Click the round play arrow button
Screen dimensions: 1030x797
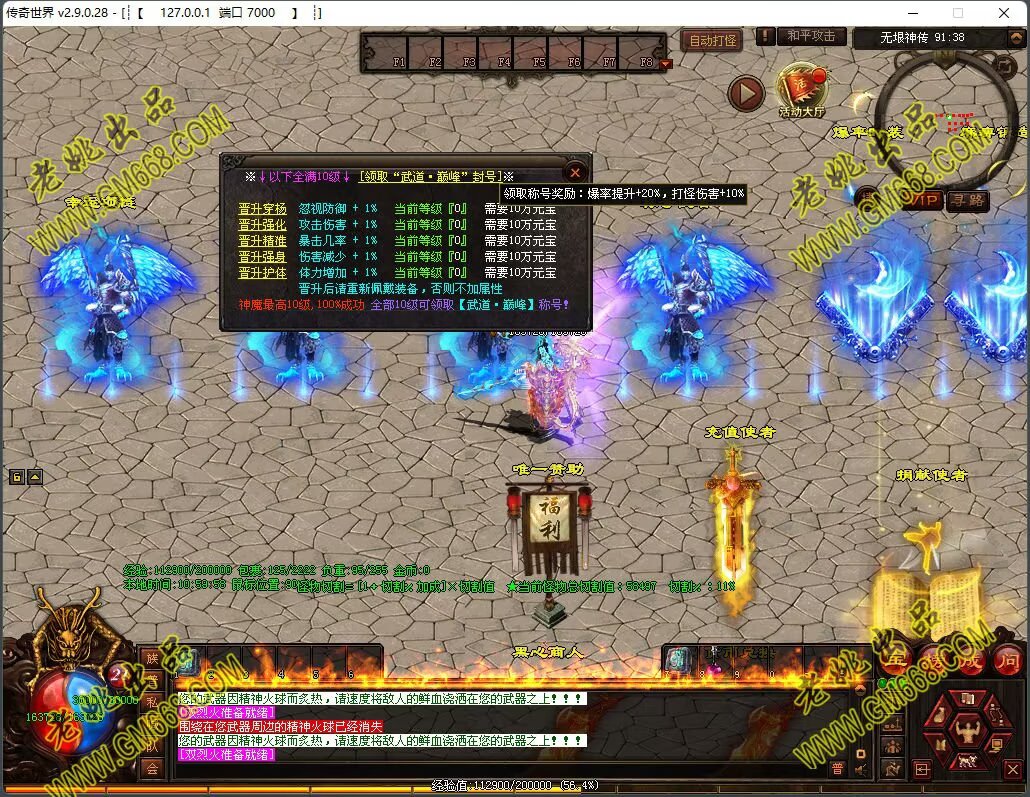[746, 94]
